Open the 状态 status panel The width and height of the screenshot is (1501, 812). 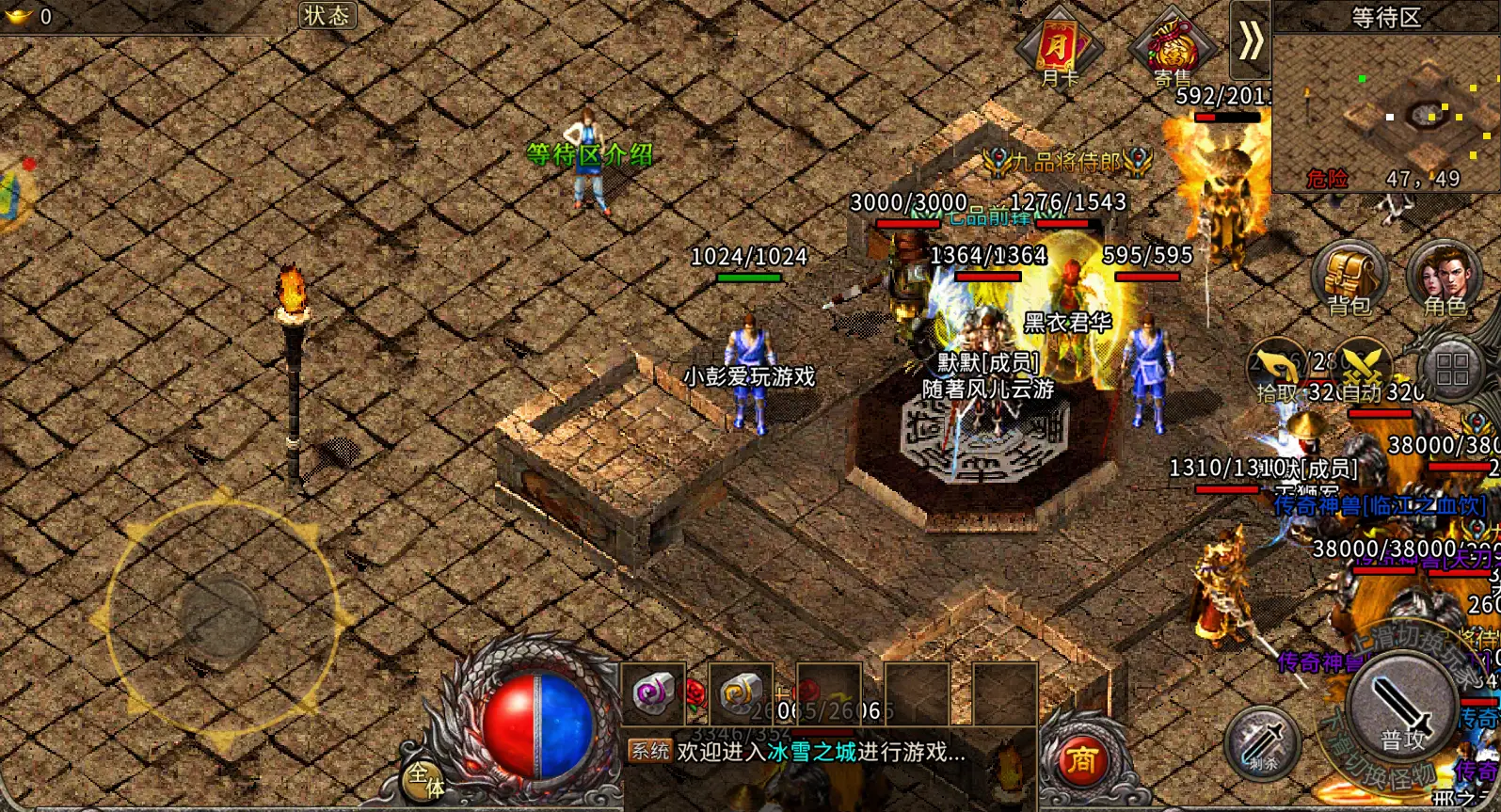pos(327,15)
